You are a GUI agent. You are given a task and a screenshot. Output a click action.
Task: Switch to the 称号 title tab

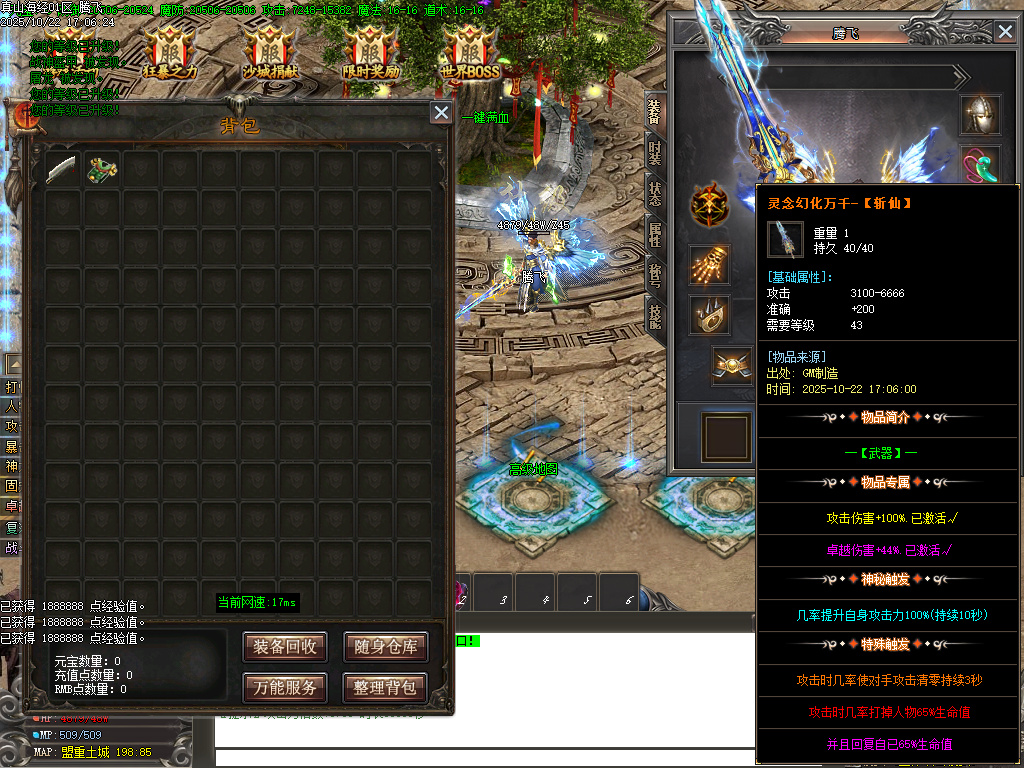tap(654, 274)
